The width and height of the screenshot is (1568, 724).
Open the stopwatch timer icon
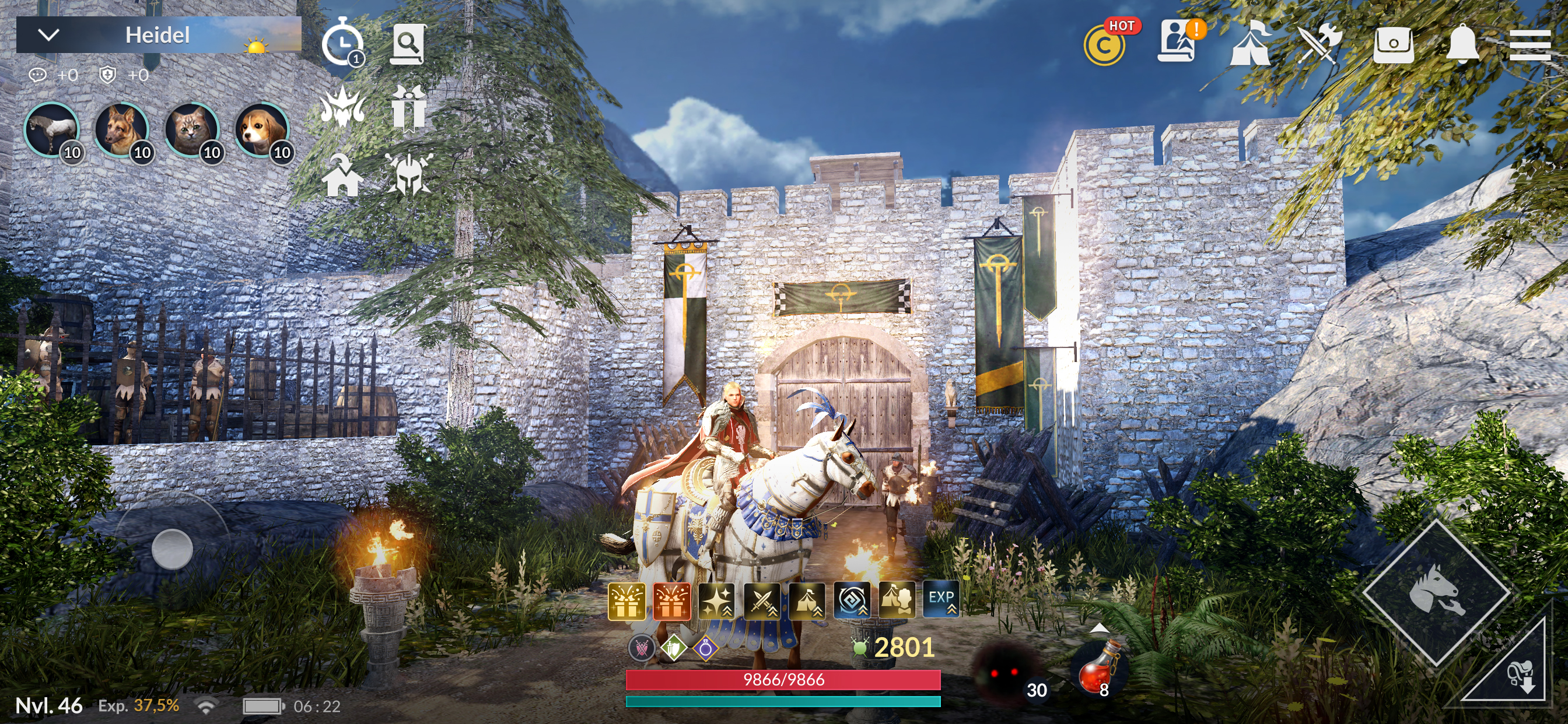click(x=342, y=43)
